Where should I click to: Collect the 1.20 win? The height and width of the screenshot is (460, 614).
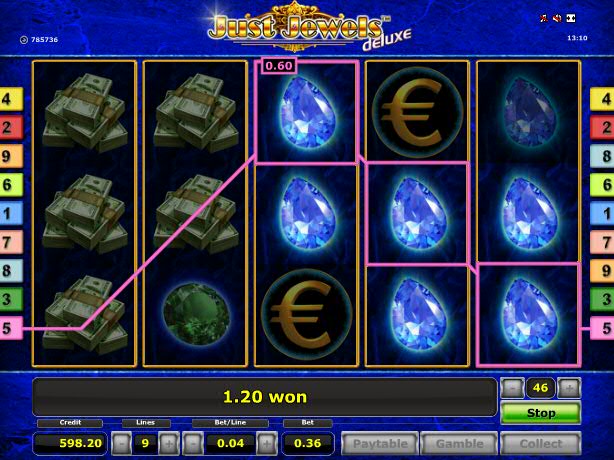(x=540, y=443)
